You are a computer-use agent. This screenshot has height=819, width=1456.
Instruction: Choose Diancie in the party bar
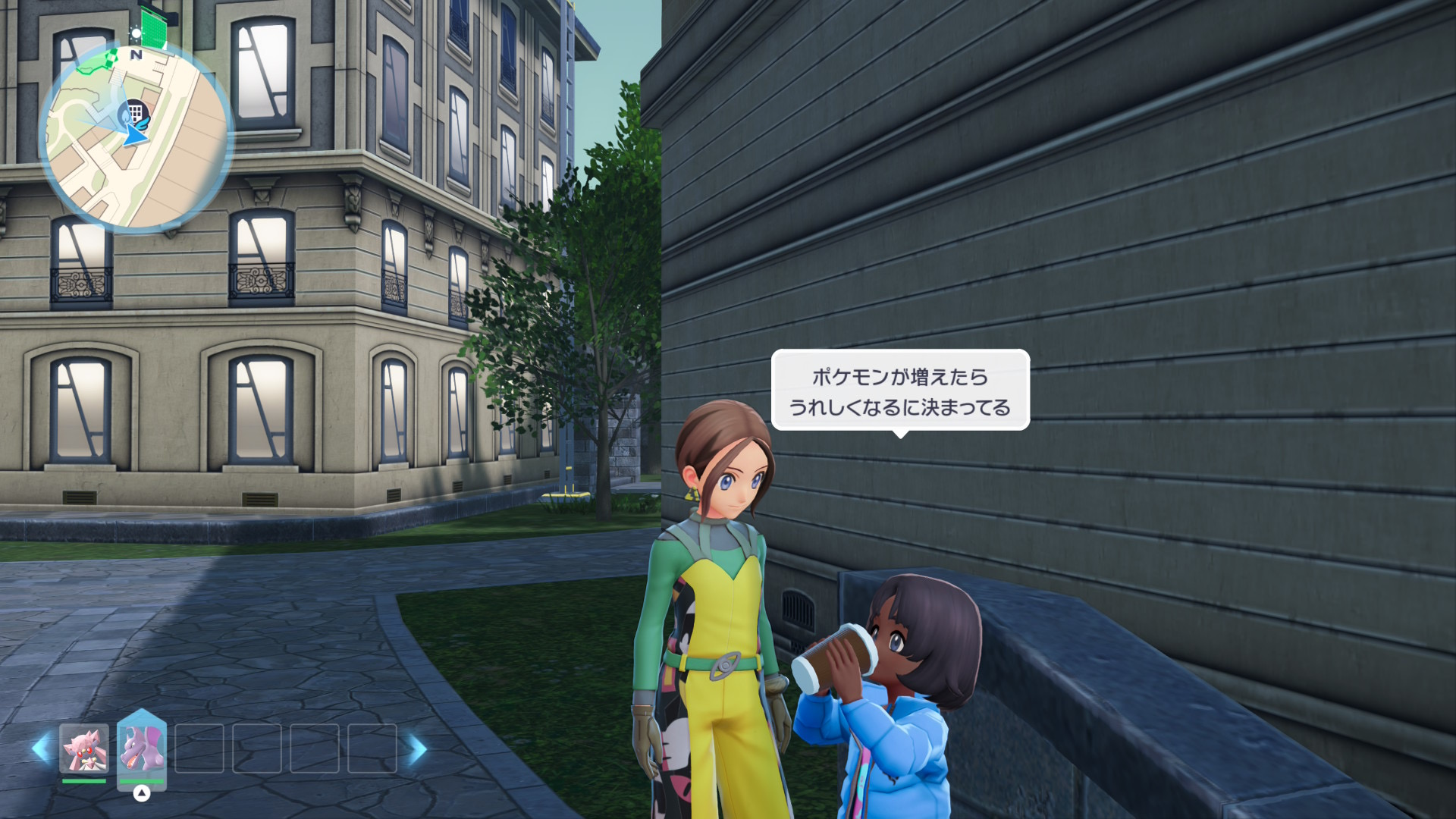pyautogui.click(x=83, y=748)
